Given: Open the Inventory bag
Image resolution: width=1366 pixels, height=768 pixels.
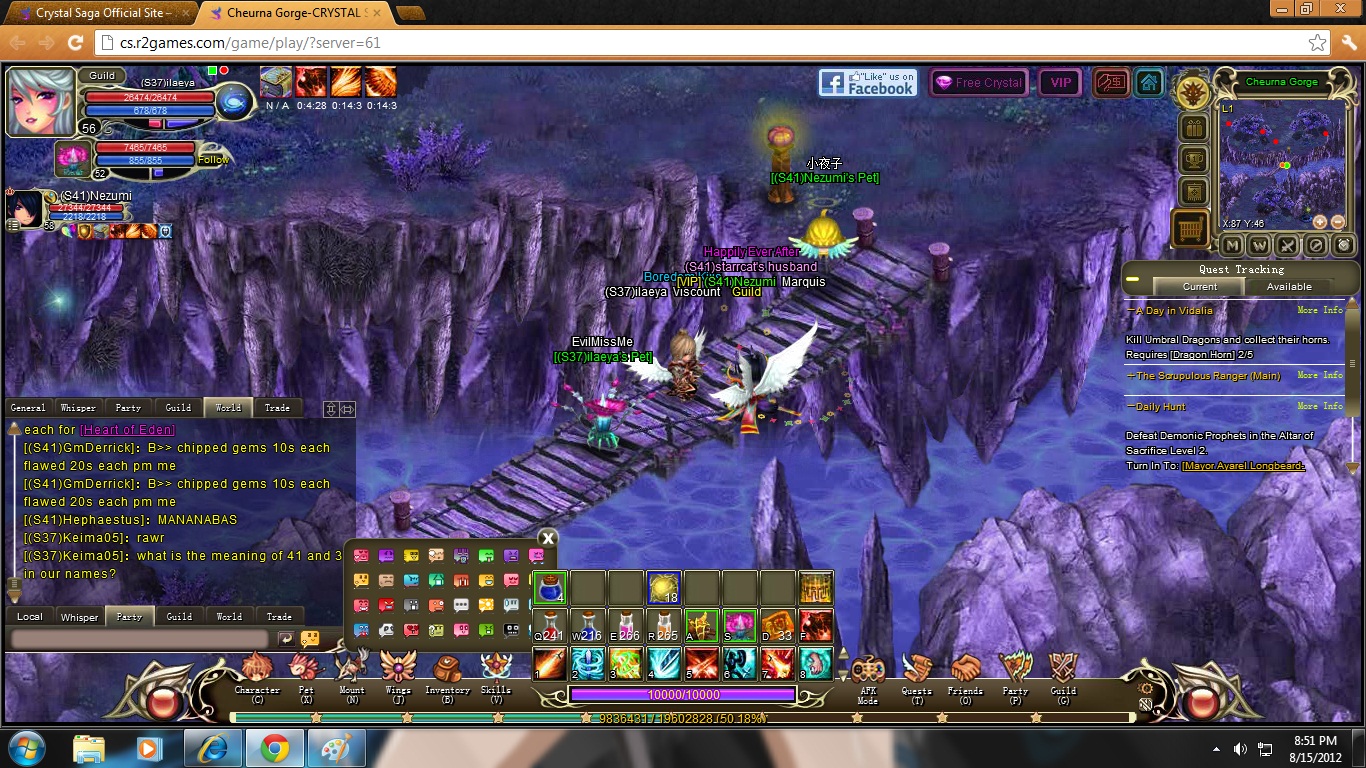Looking at the screenshot, I should click(447, 671).
